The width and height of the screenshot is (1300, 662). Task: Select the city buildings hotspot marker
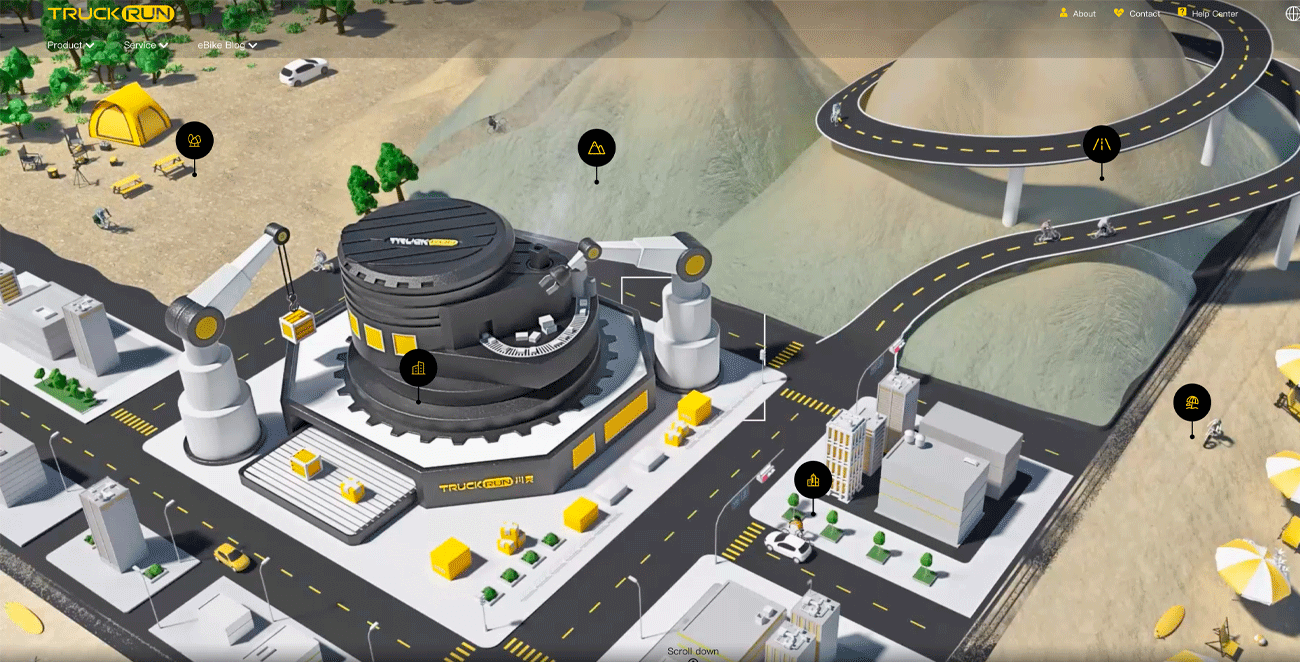812,480
